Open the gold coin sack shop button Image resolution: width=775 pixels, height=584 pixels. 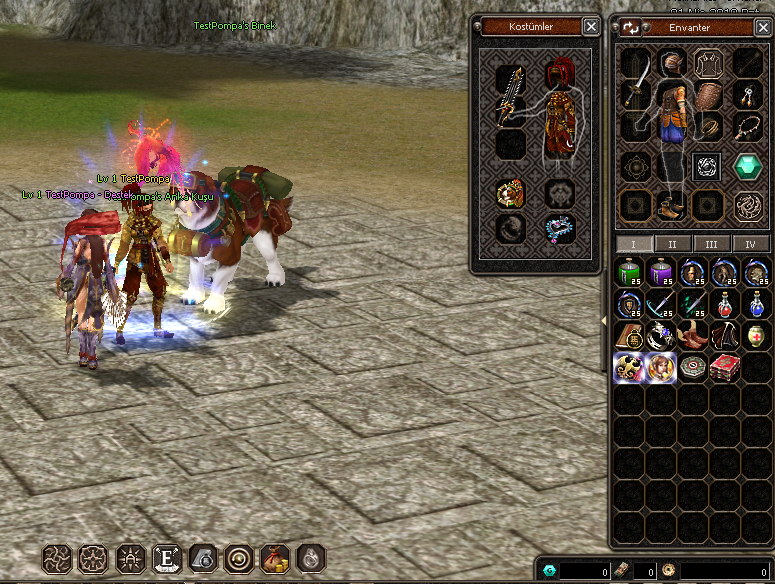272,558
